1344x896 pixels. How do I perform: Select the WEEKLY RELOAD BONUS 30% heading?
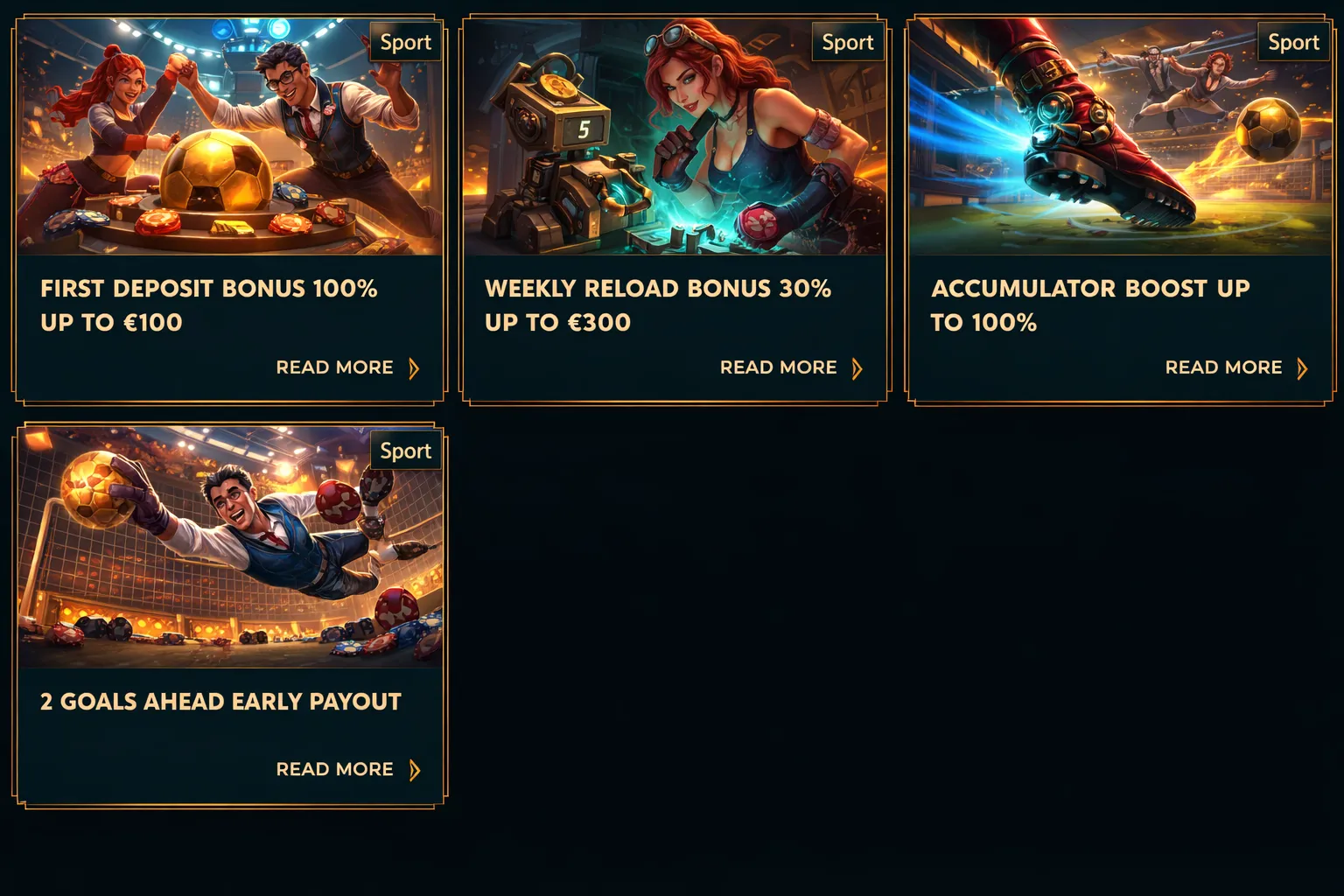click(x=658, y=305)
